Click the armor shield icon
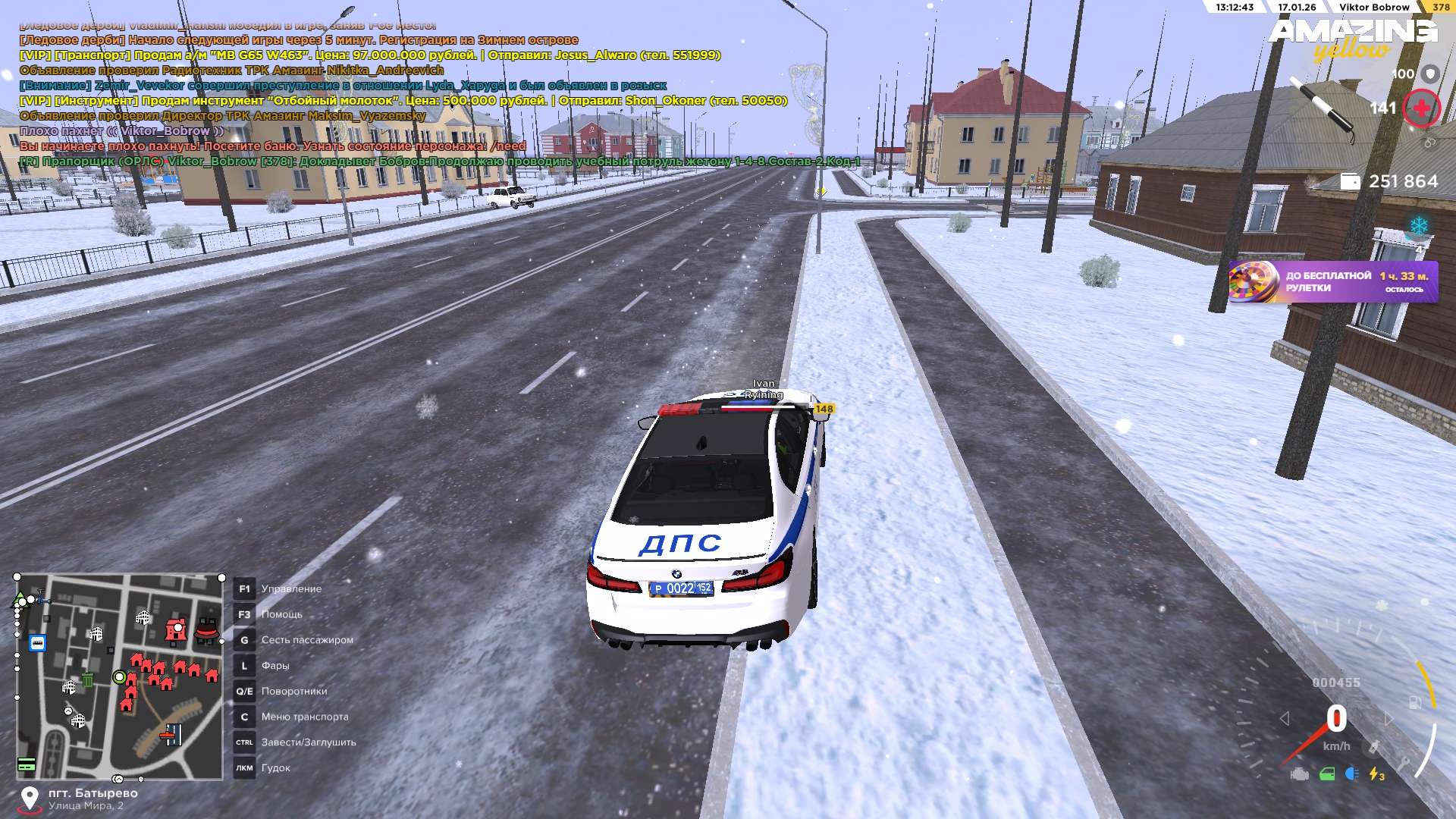 (x=1430, y=74)
